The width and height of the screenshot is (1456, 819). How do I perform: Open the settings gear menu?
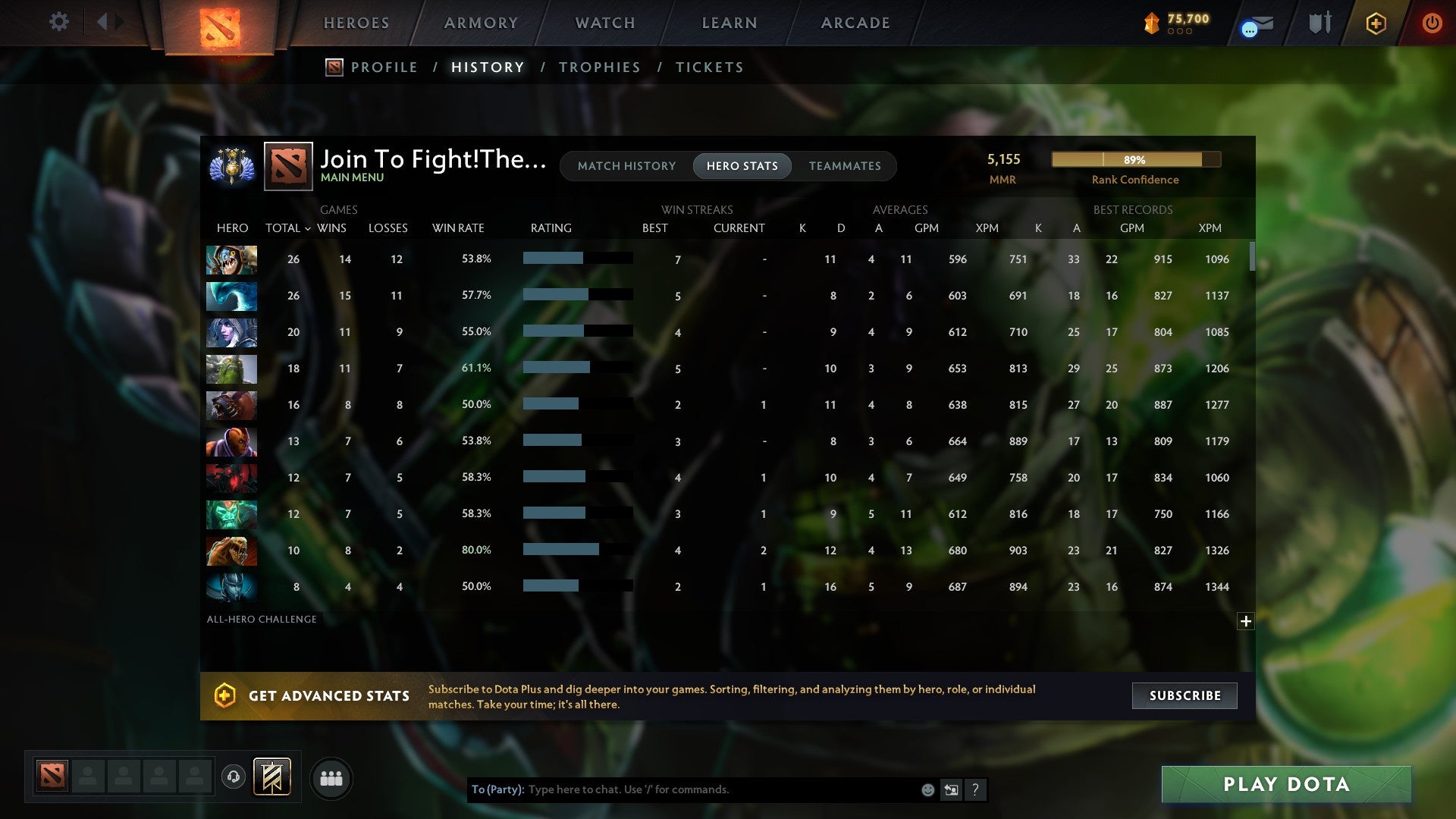pos(58,22)
